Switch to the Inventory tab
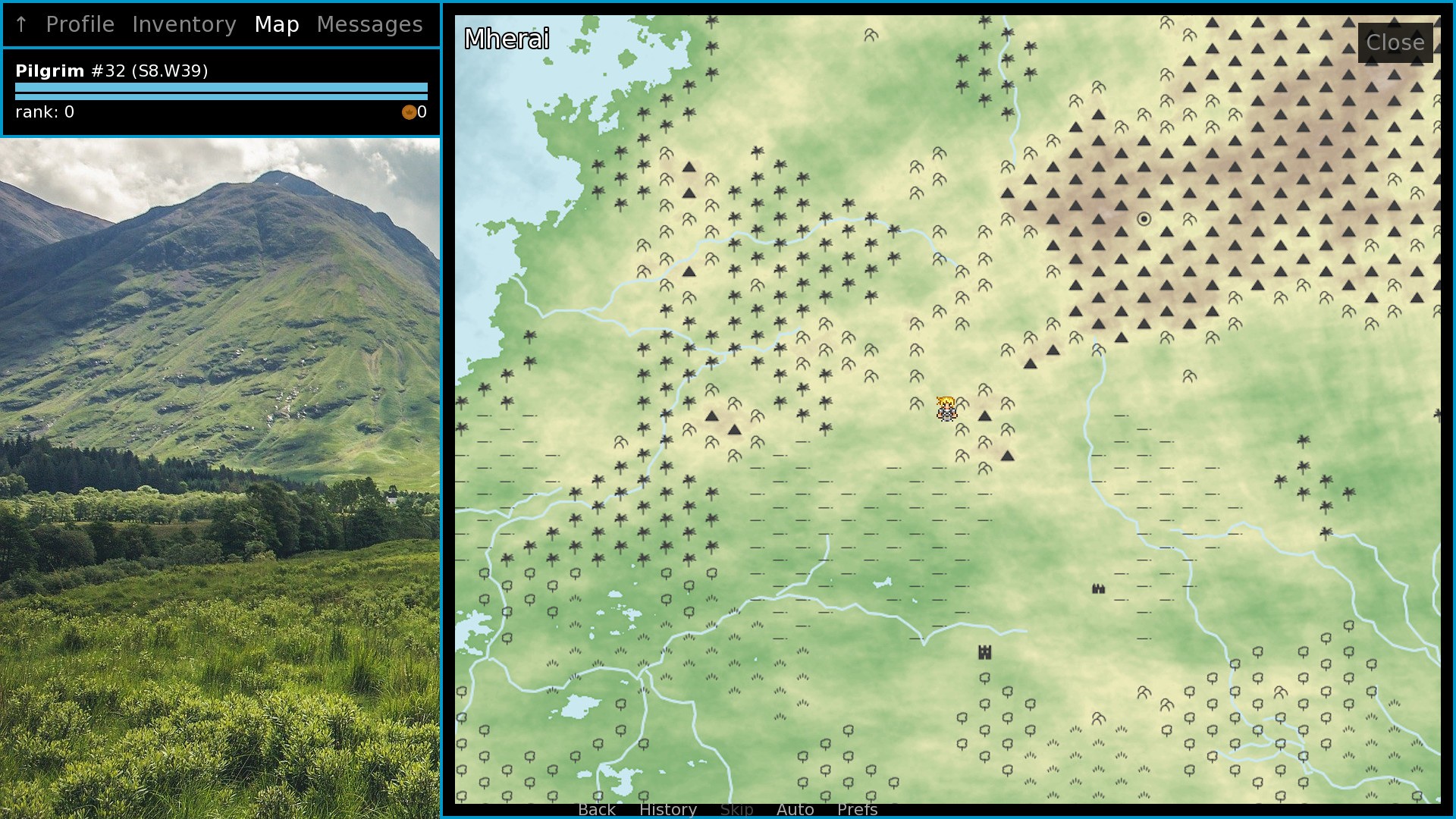The width and height of the screenshot is (1456, 819). point(184,24)
